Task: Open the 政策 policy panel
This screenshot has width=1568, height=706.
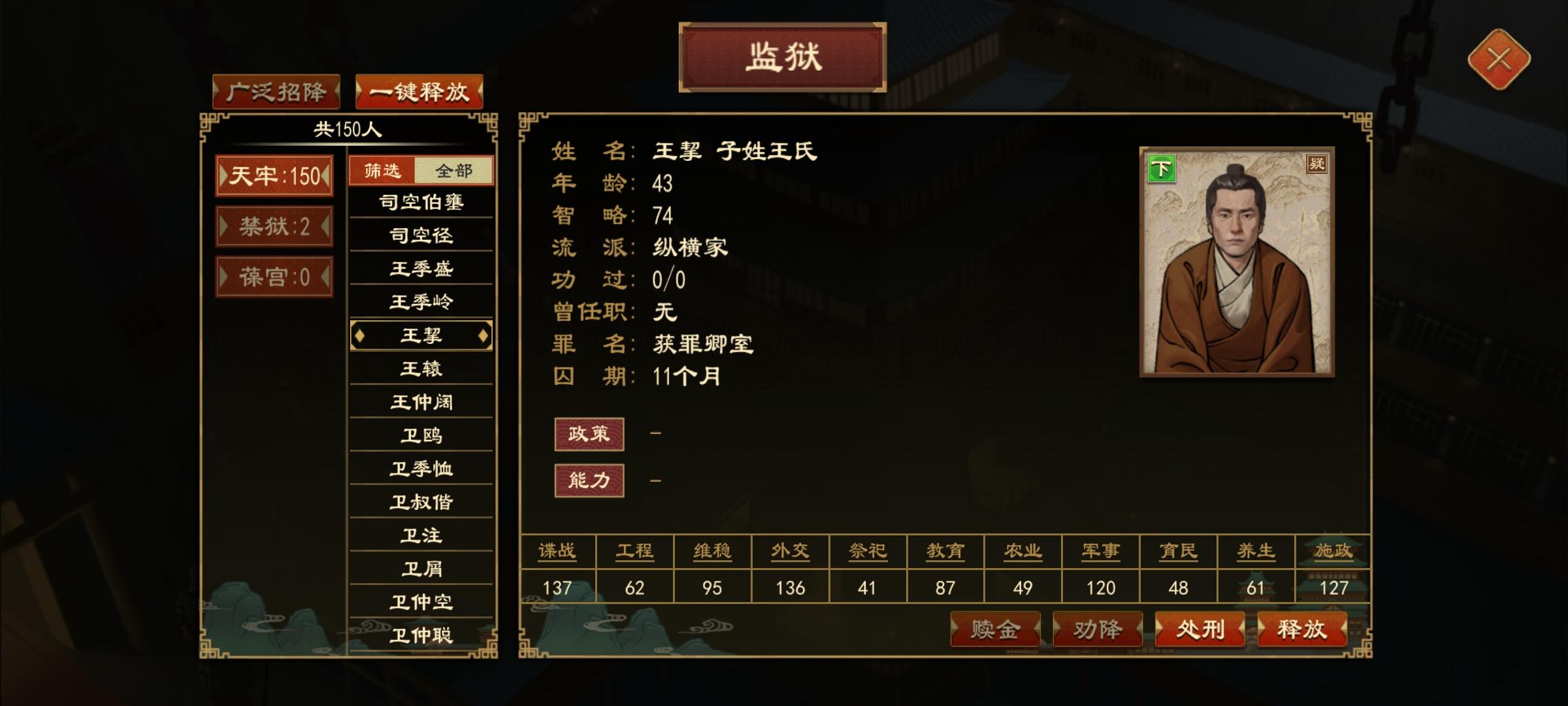Action: pyautogui.click(x=589, y=433)
